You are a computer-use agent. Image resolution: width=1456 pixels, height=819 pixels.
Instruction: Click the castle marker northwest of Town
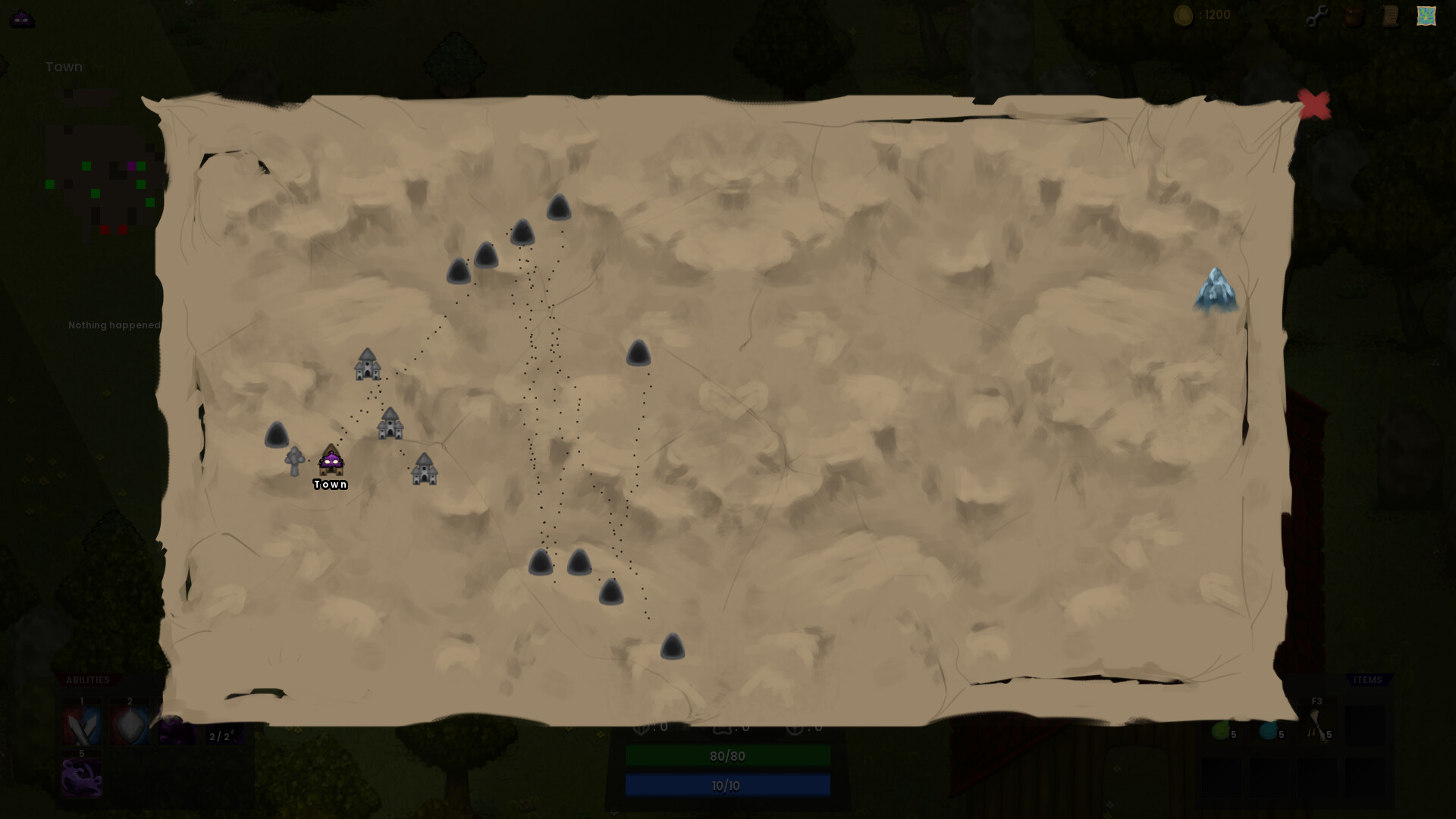tap(366, 366)
